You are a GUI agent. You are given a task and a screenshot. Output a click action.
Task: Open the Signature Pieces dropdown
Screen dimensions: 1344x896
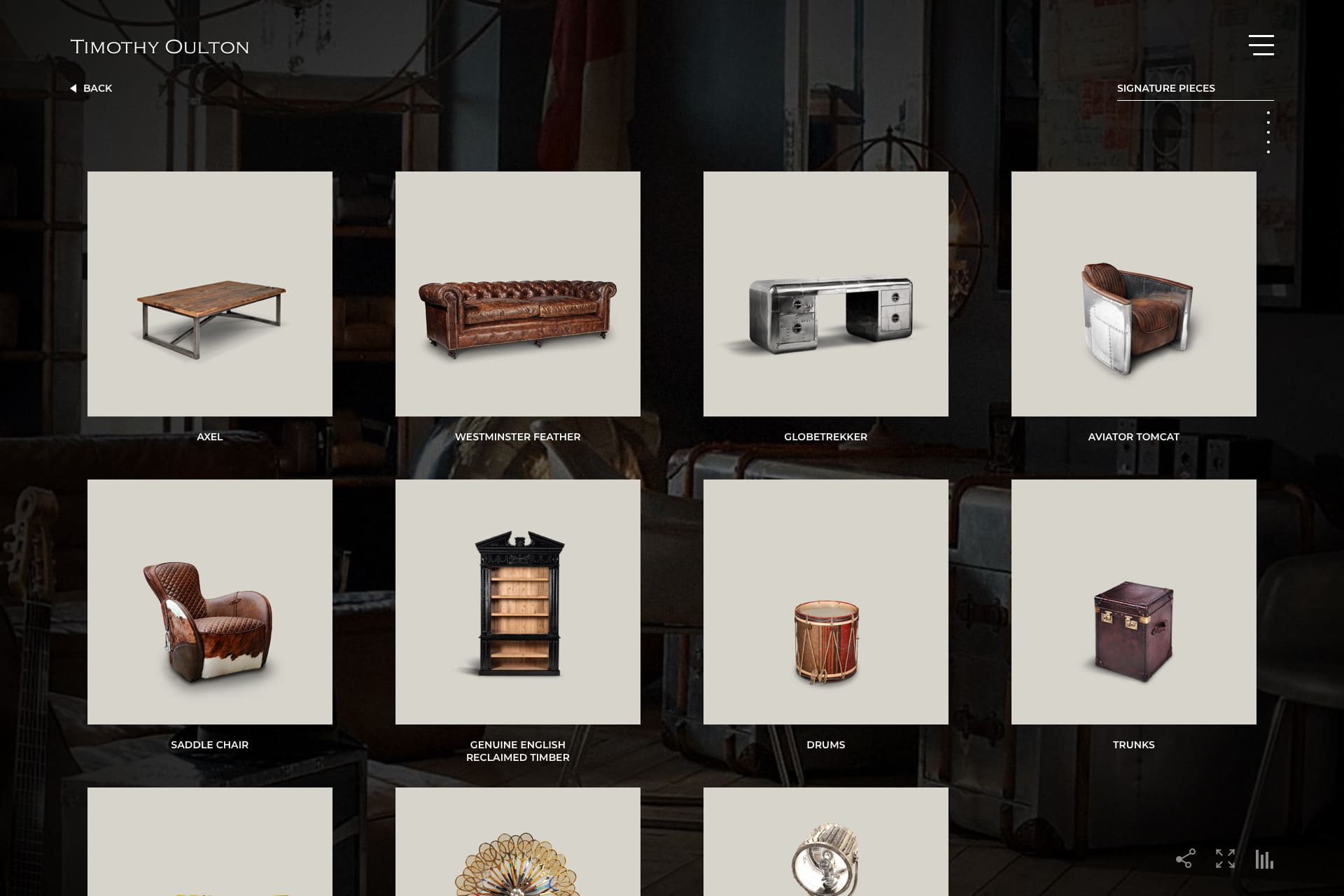1194,88
